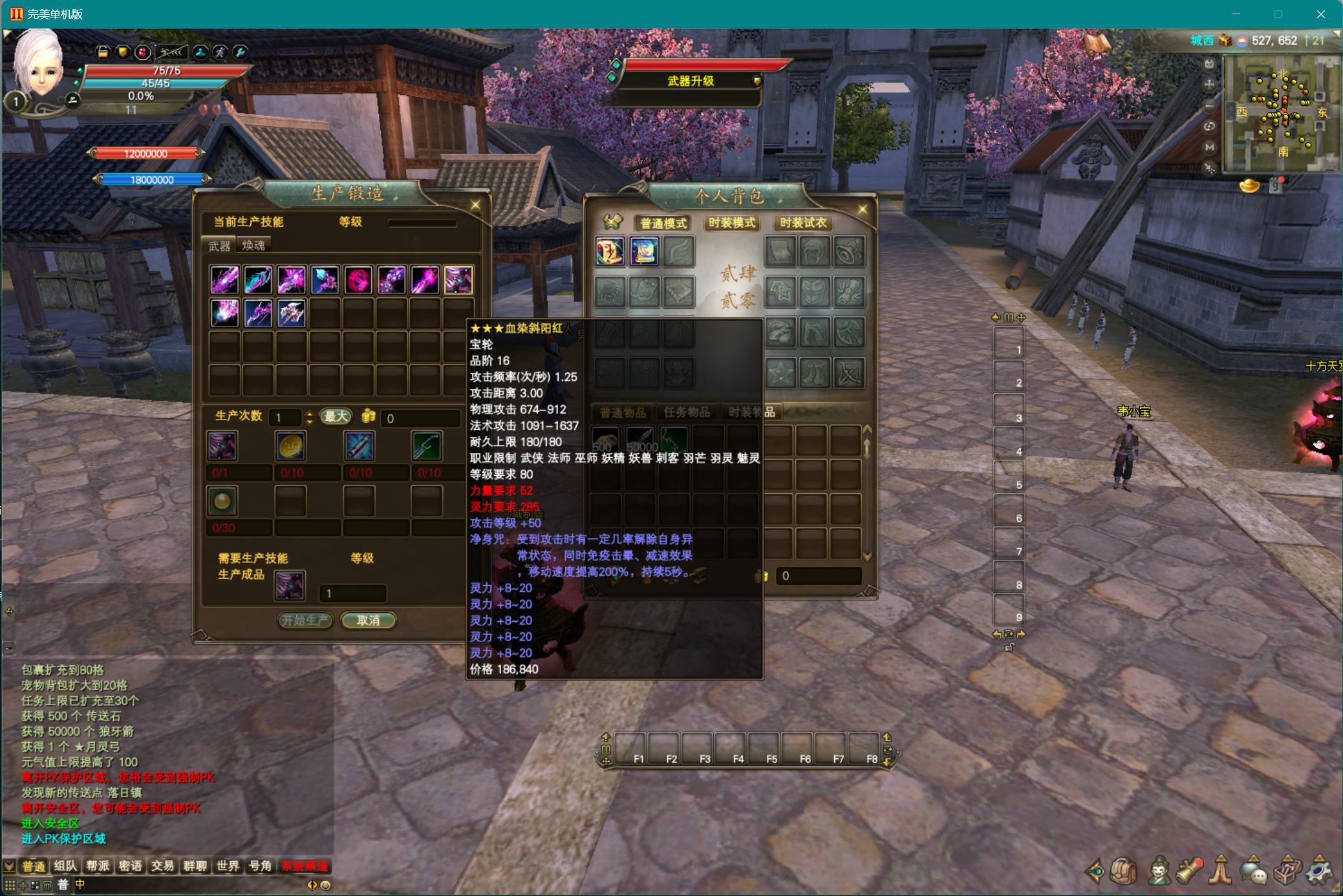Close the 生产锻造 crafting window
The image size is (1343, 896).
475,205
